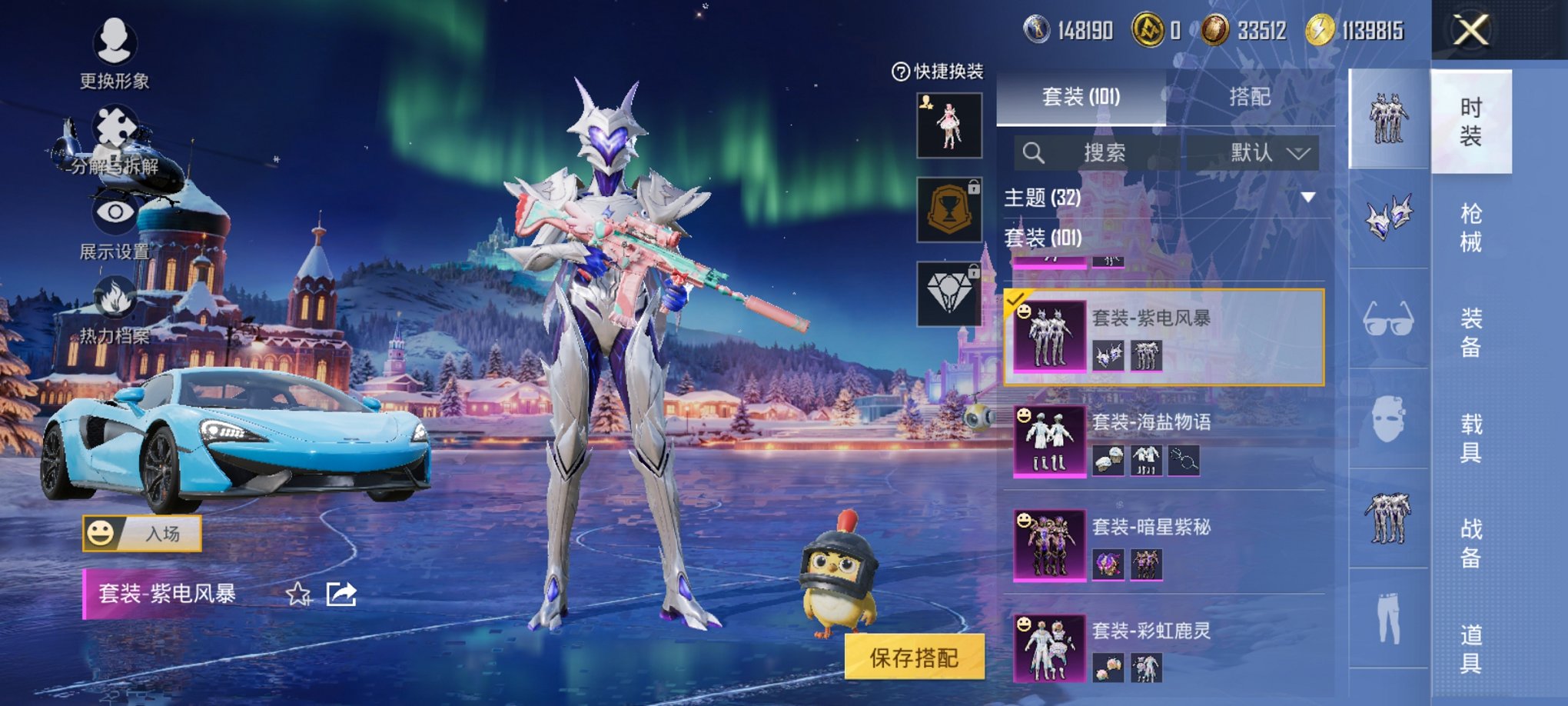
Task: Click the 入场 entrance emote button
Action: 143,533
